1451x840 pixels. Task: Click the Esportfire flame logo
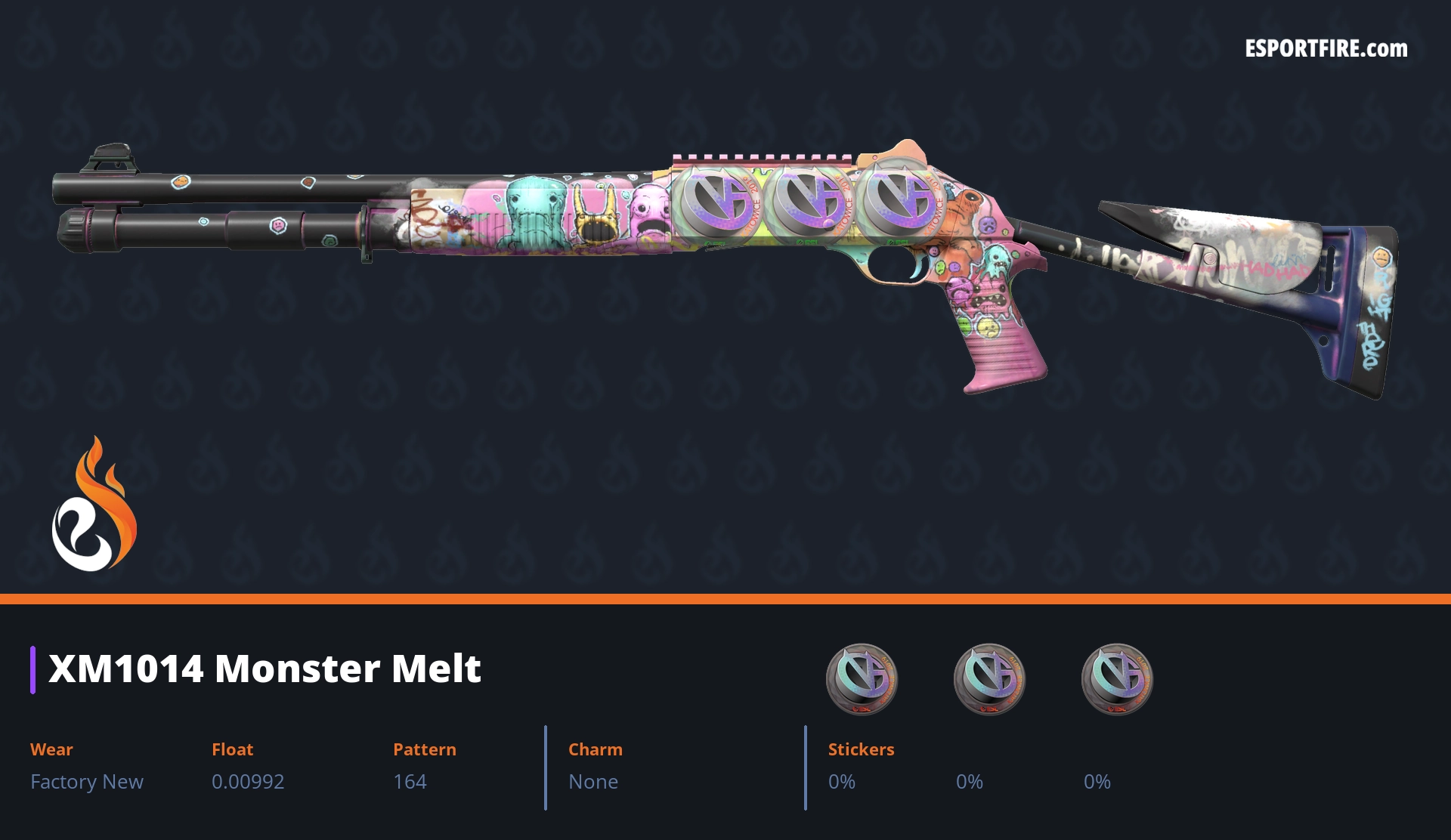point(94,505)
